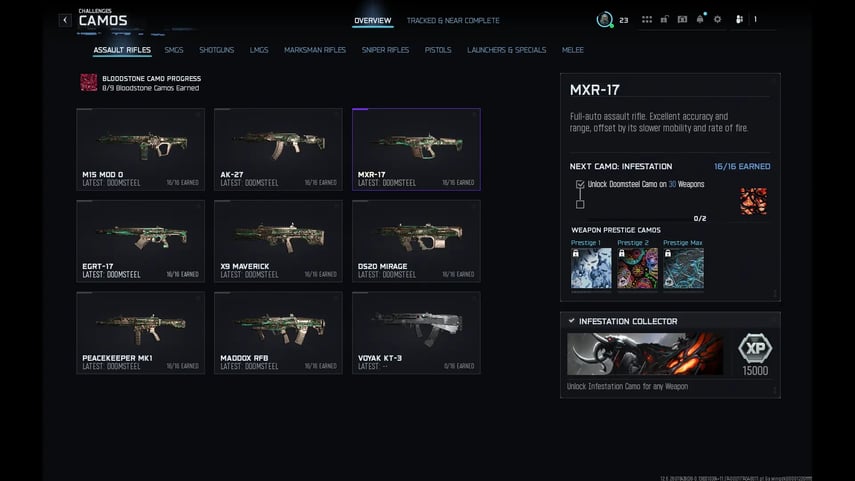Pick the DS20 Mirage weapon tile
Image resolution: width=855 pixels, height=481 pixels.
416,241
